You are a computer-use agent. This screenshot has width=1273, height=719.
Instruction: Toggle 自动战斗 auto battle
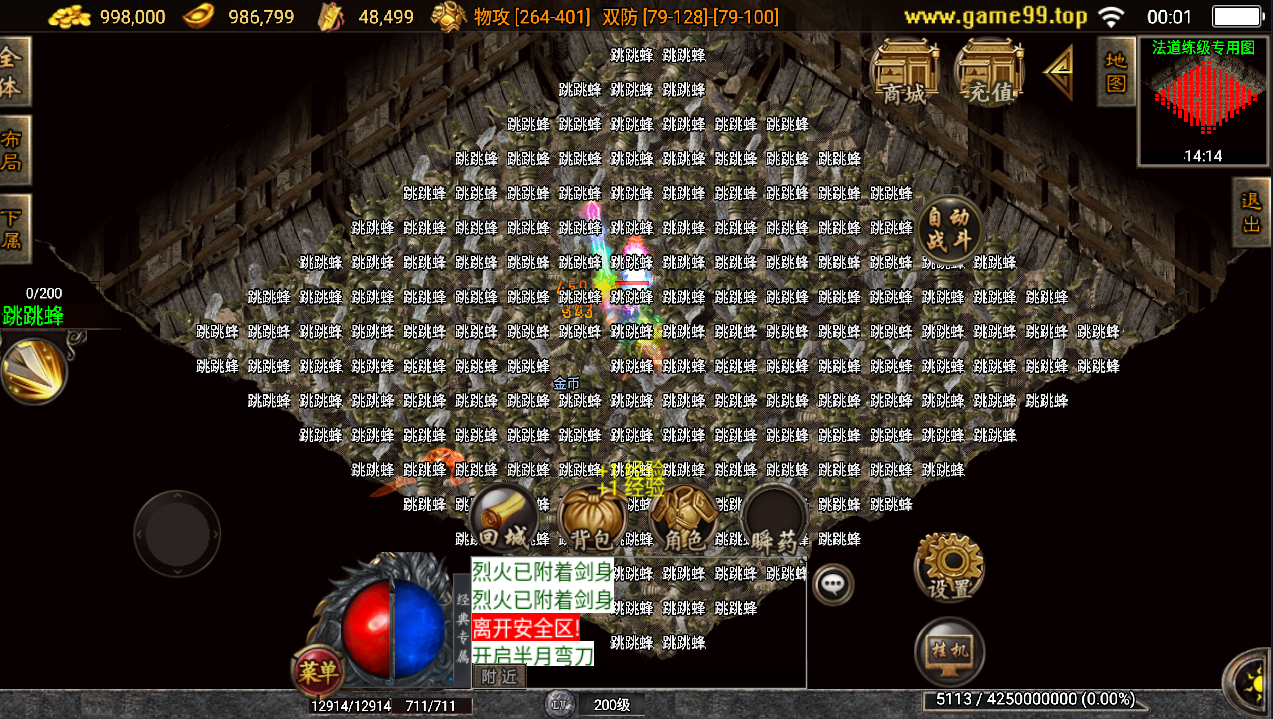pos(949,229)
